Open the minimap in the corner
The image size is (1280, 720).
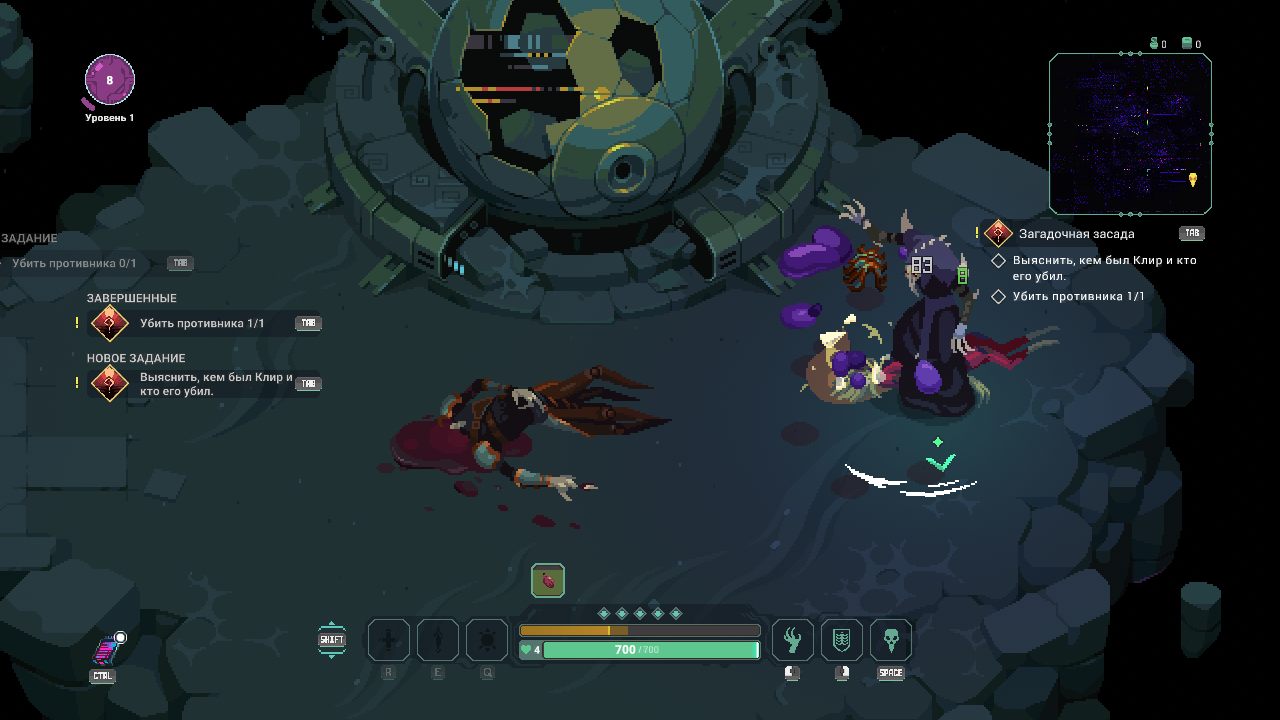(x=1130, y=134)
